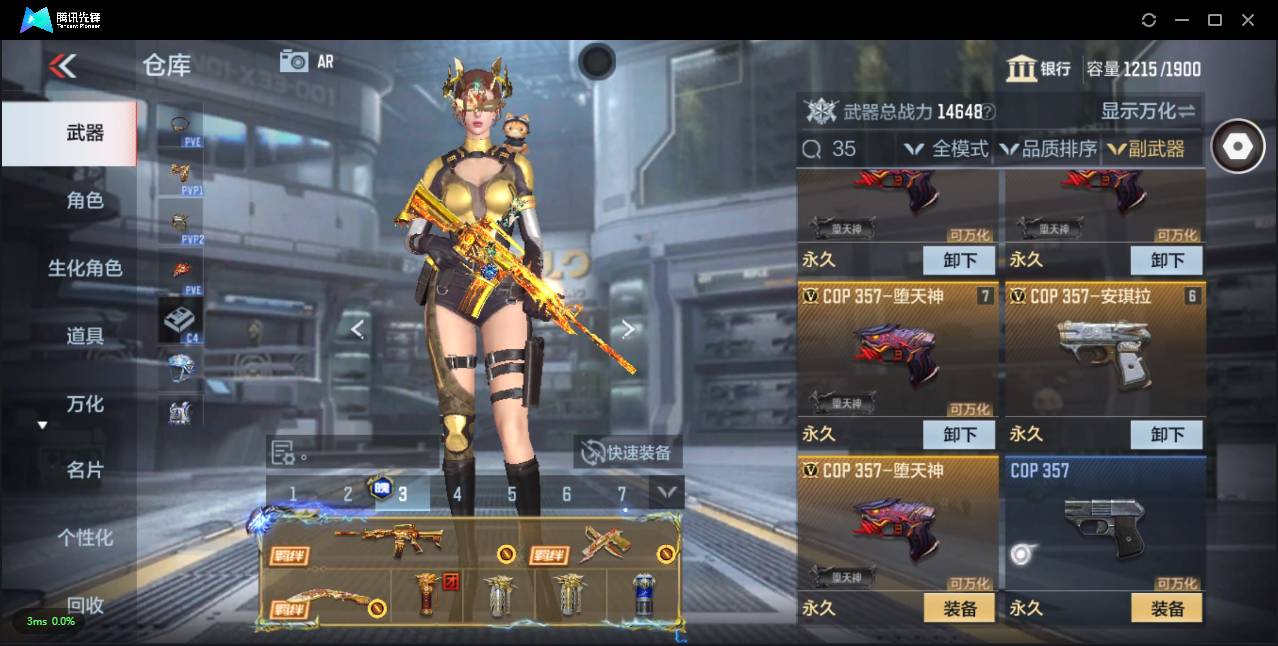Click 装备 to equip the plain COP 357
Screen dimensions: 1278x646
(1166, 608)
